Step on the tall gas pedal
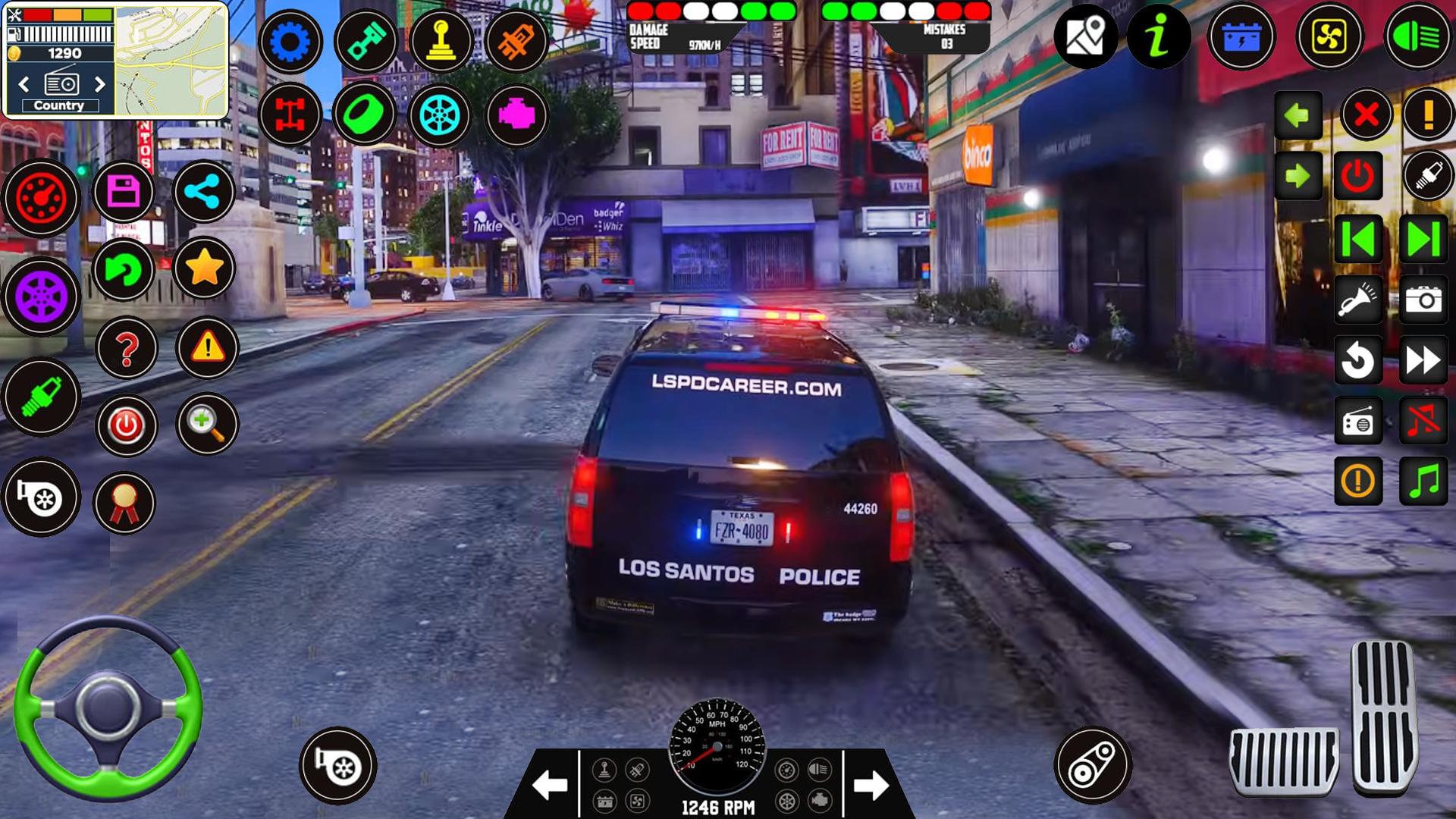This screenshot has height=819, width=1456. 1383,716
